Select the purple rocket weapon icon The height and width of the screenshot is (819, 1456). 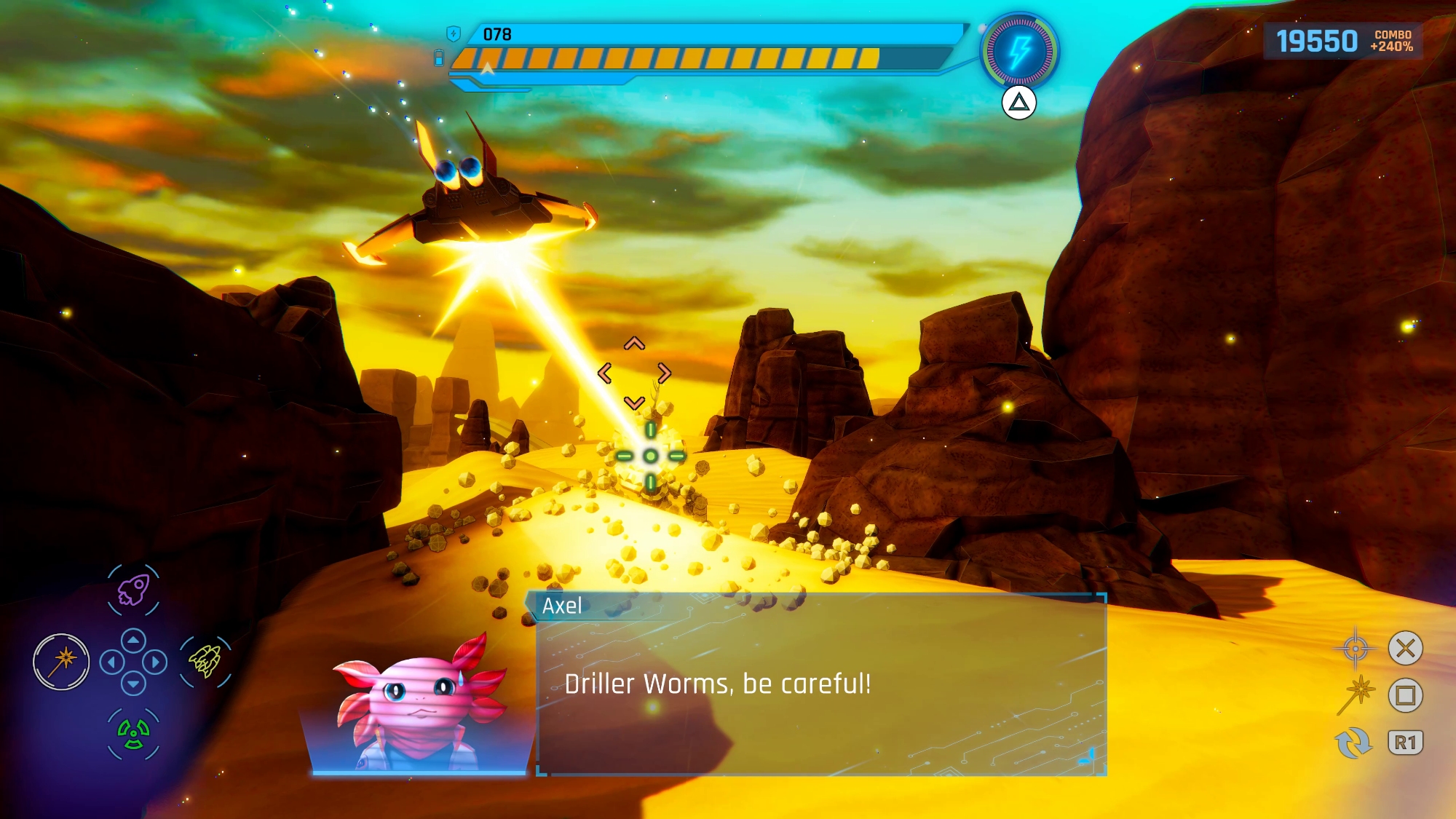pos(133,590)
